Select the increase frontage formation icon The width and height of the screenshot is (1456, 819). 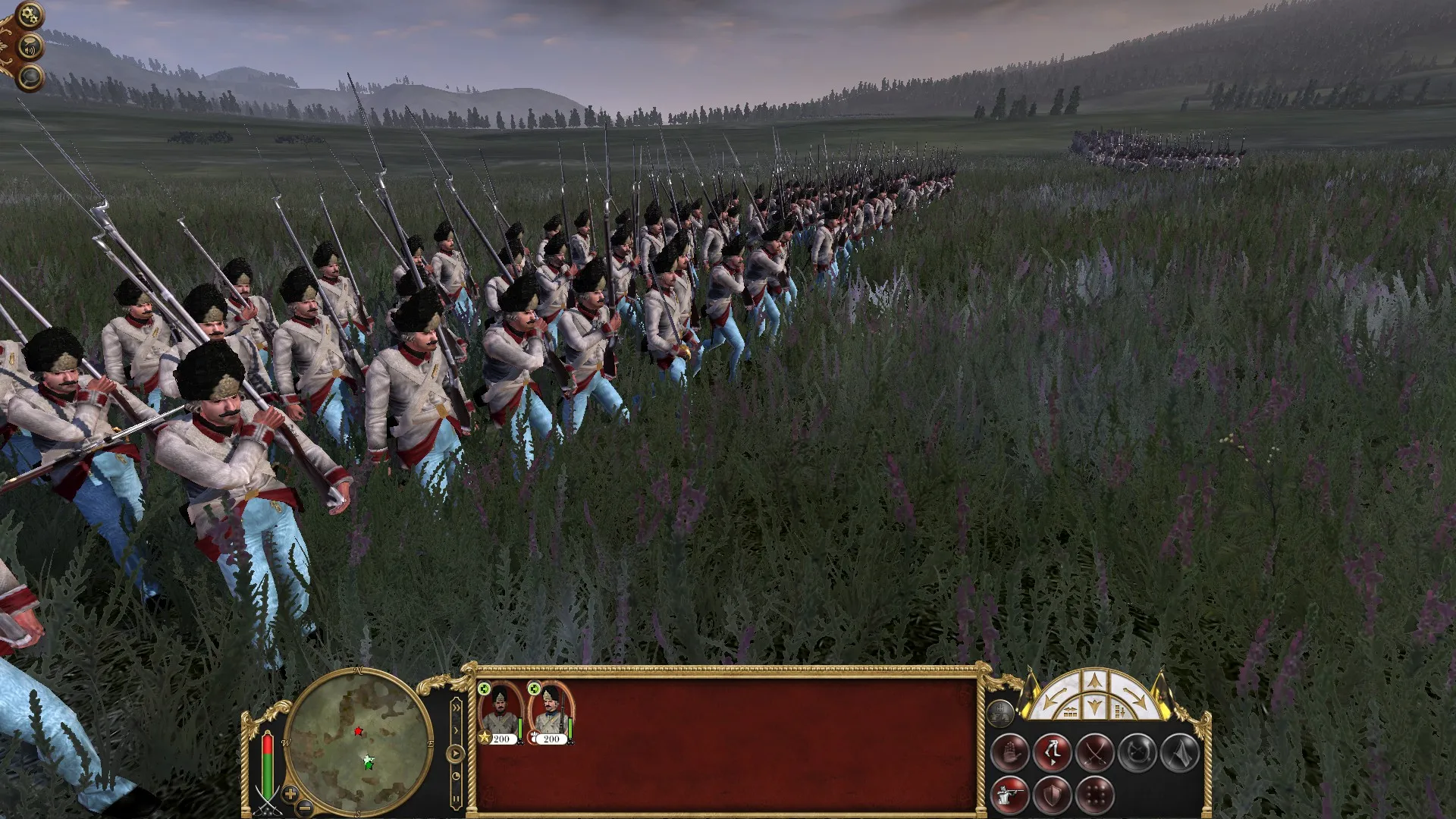tap(1070, 711)
